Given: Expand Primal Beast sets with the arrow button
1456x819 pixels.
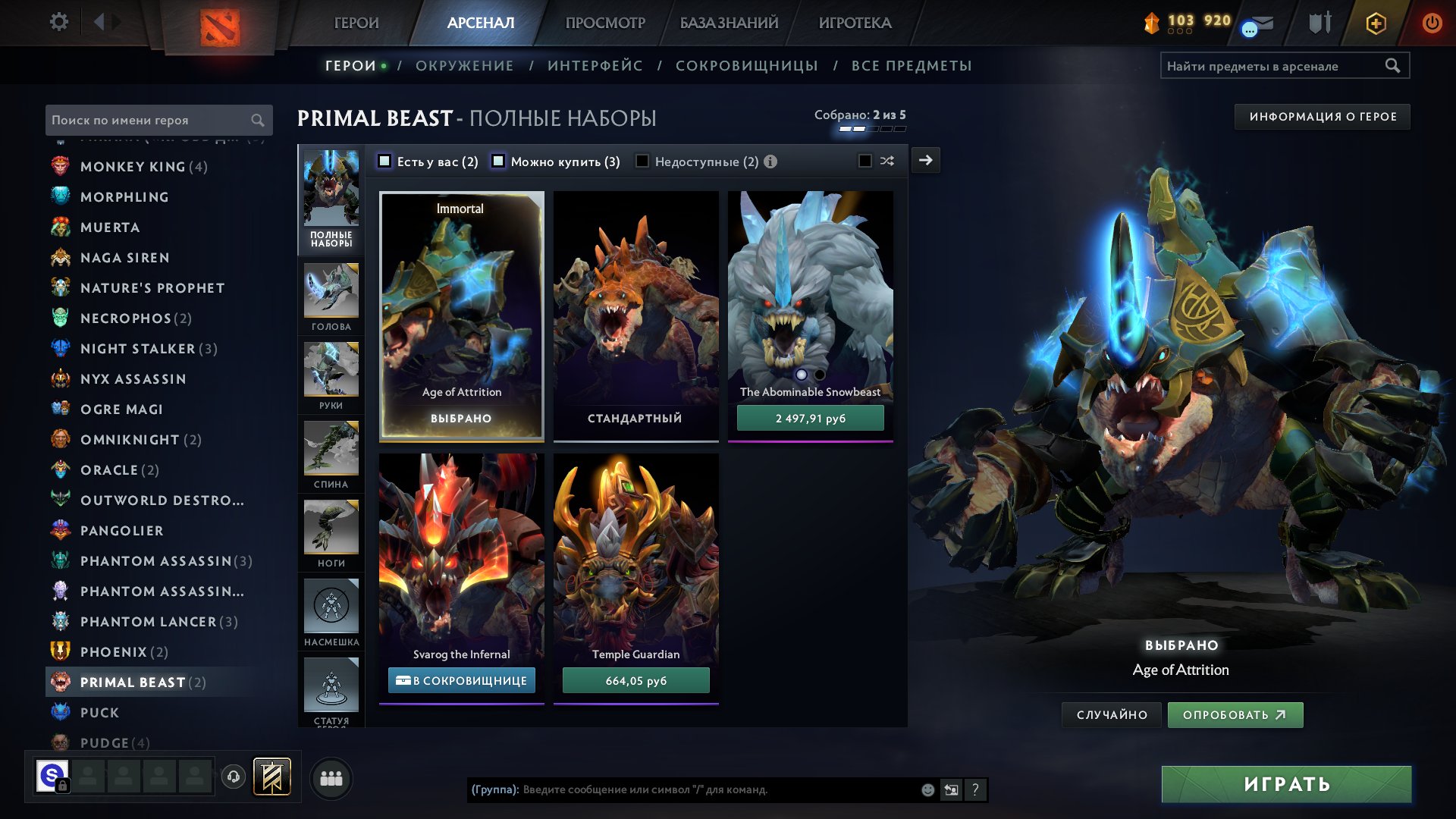Looking at the screenshot, I should coord(924,161).
